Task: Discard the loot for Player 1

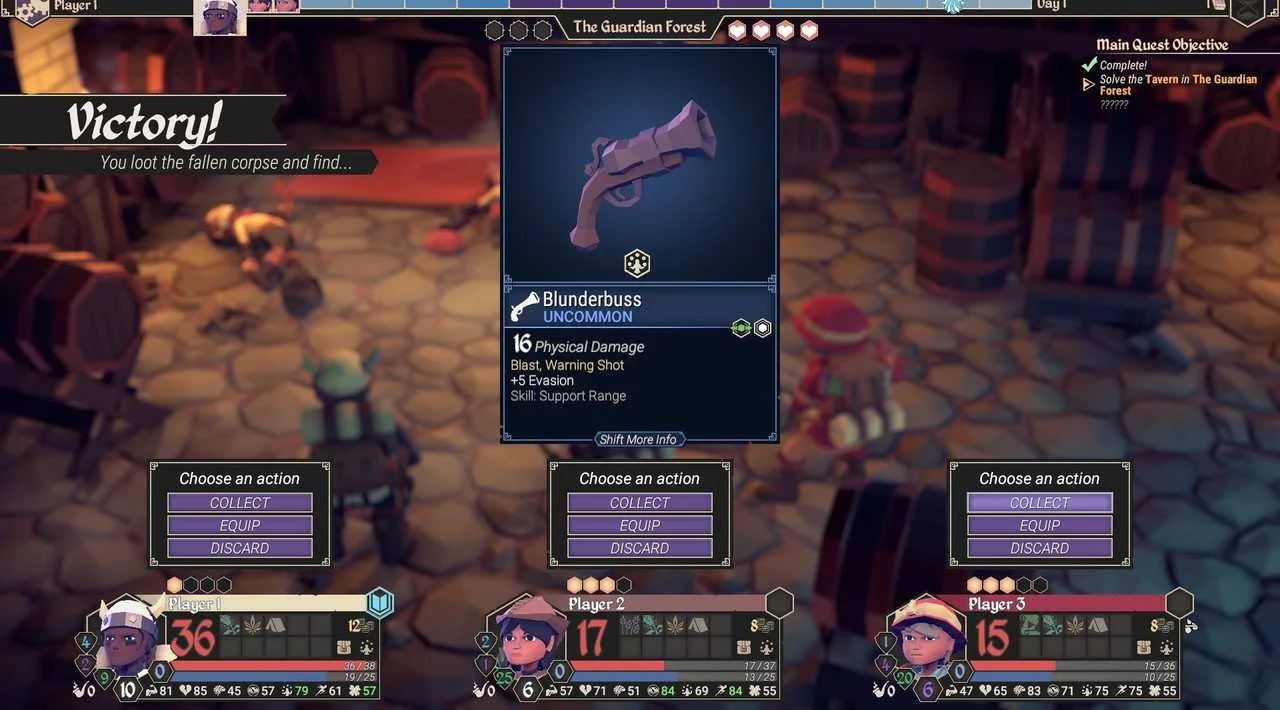Action: (x=240, y=548)
